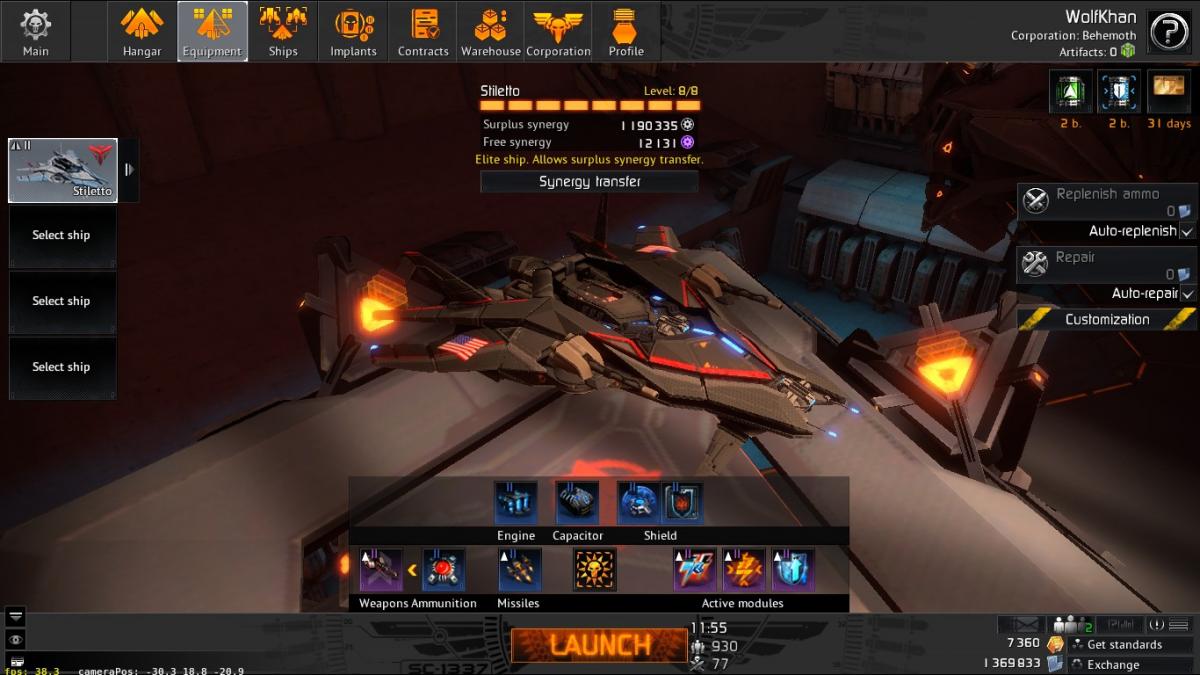Switch to the Hangar tab
Viewport: 1200px width, 675px height.
tap(142, 31)
